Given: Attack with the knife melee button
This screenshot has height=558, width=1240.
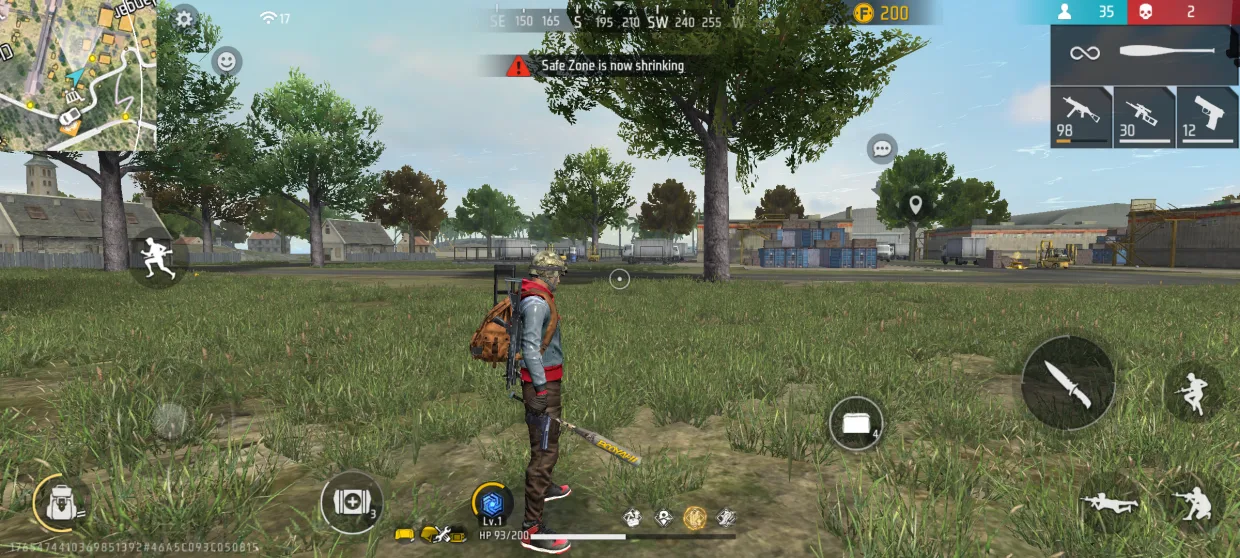Looking at the screenshot, I should coord(1068,383).
